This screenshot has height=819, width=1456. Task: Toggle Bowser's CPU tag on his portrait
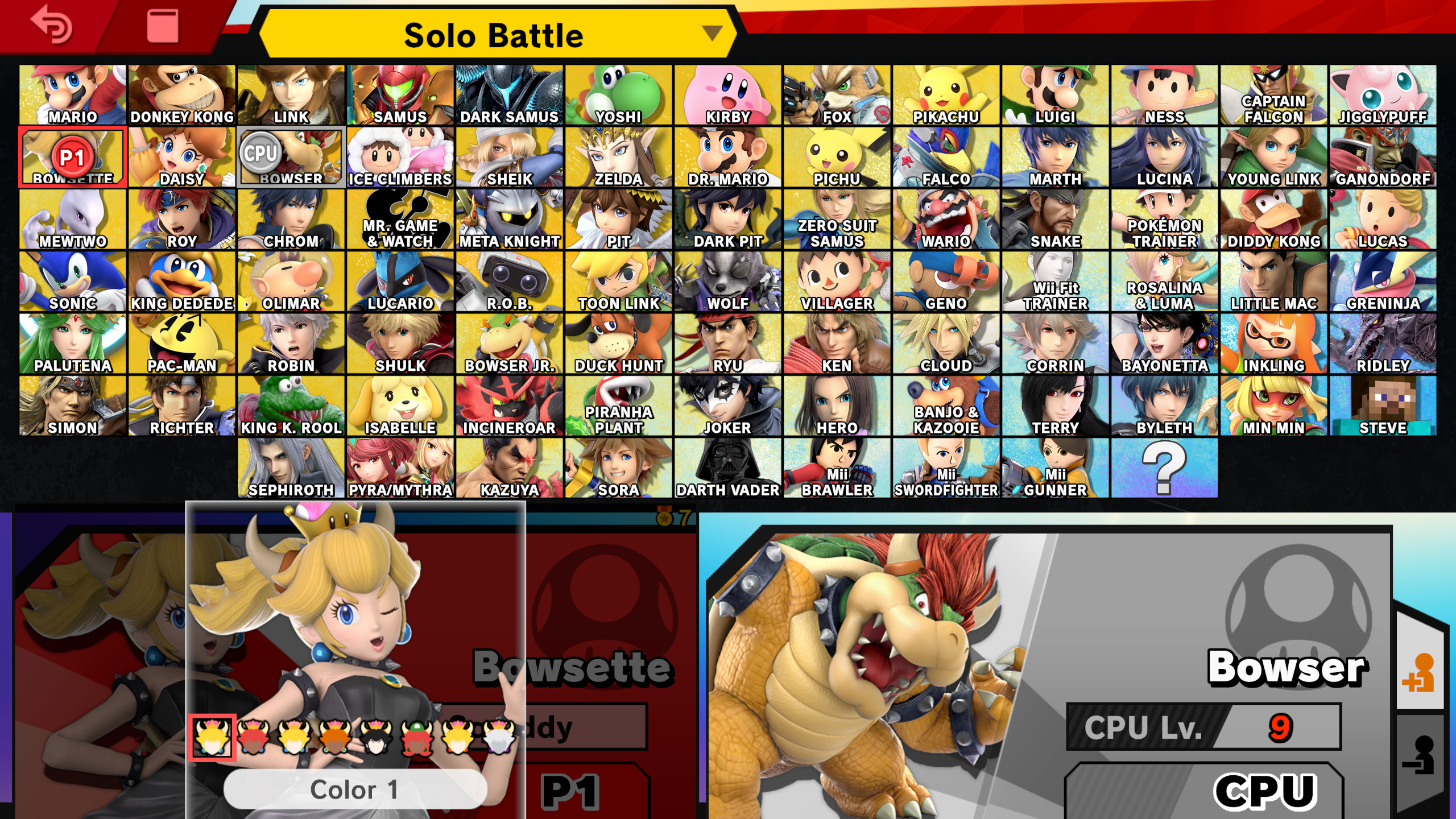coord(262,152)
